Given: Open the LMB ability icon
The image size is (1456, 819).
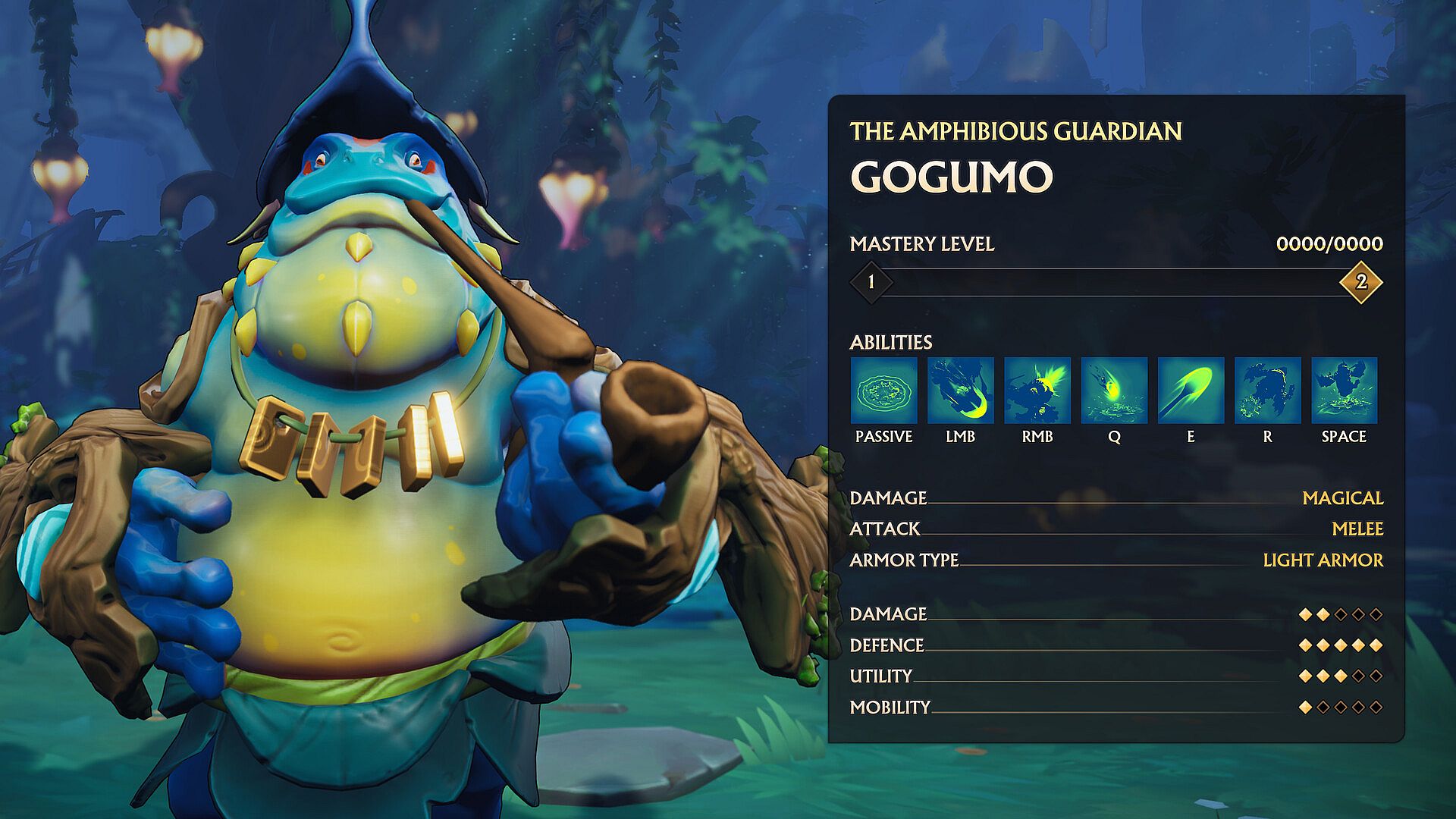Looking at the screenshot, I should (960, 391).
